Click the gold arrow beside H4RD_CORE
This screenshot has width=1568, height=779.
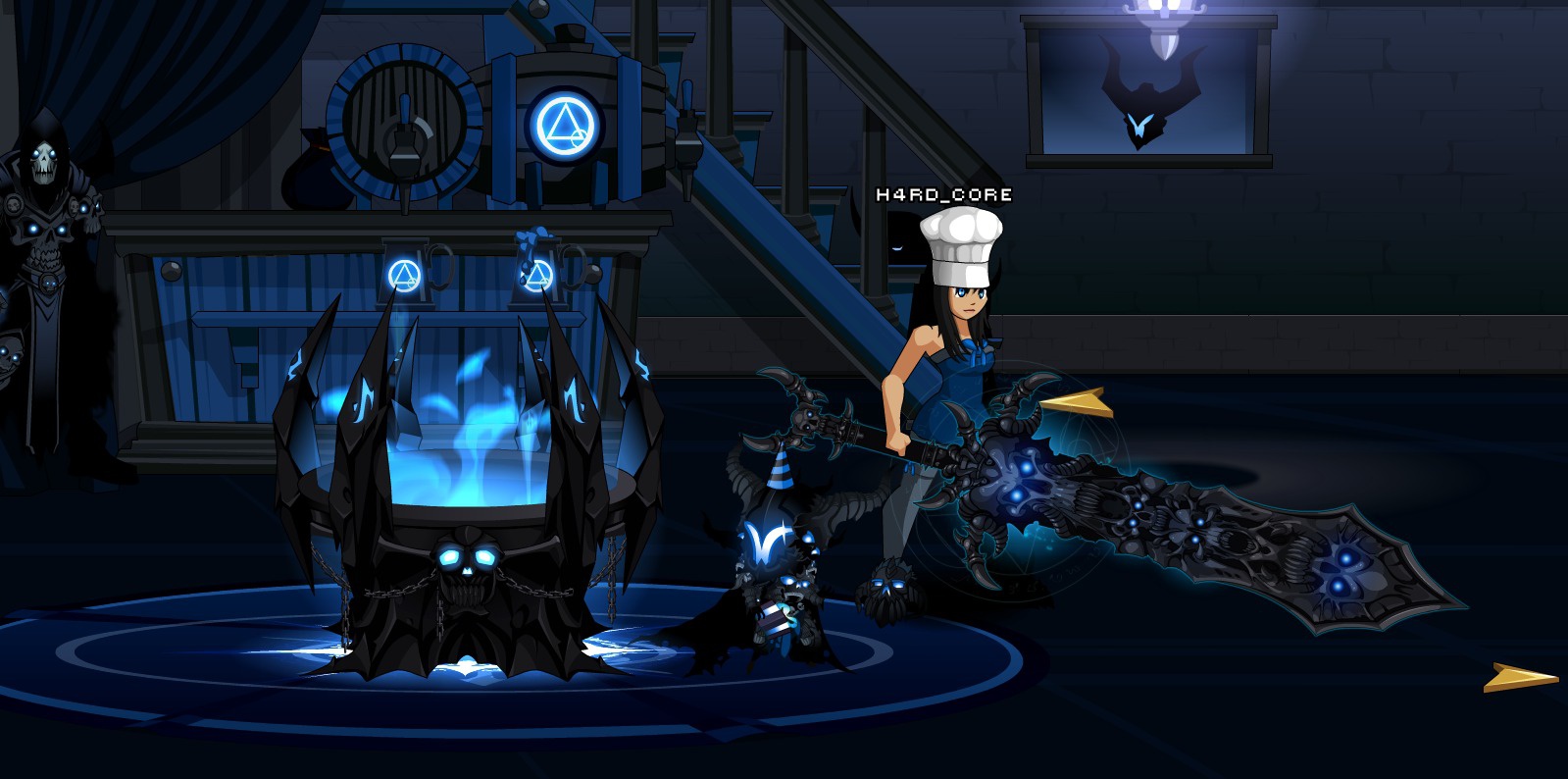[x=1074, y=402]
